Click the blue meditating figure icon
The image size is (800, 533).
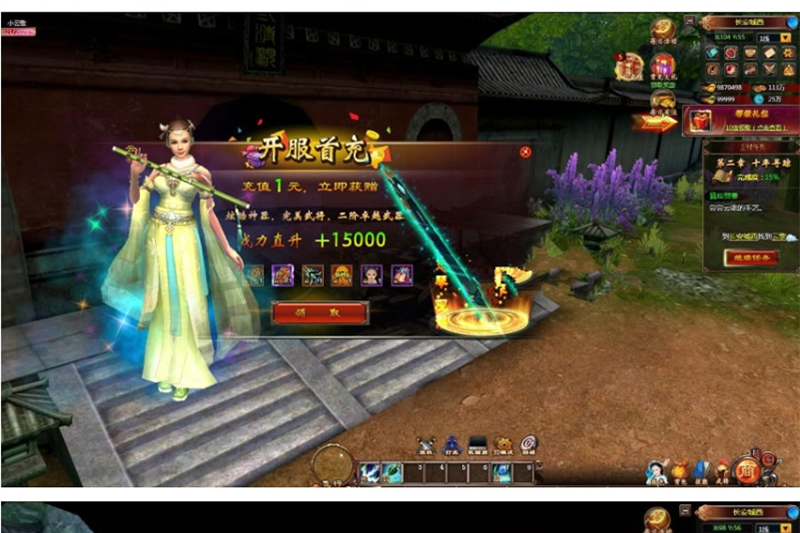[x=451, y=445]
